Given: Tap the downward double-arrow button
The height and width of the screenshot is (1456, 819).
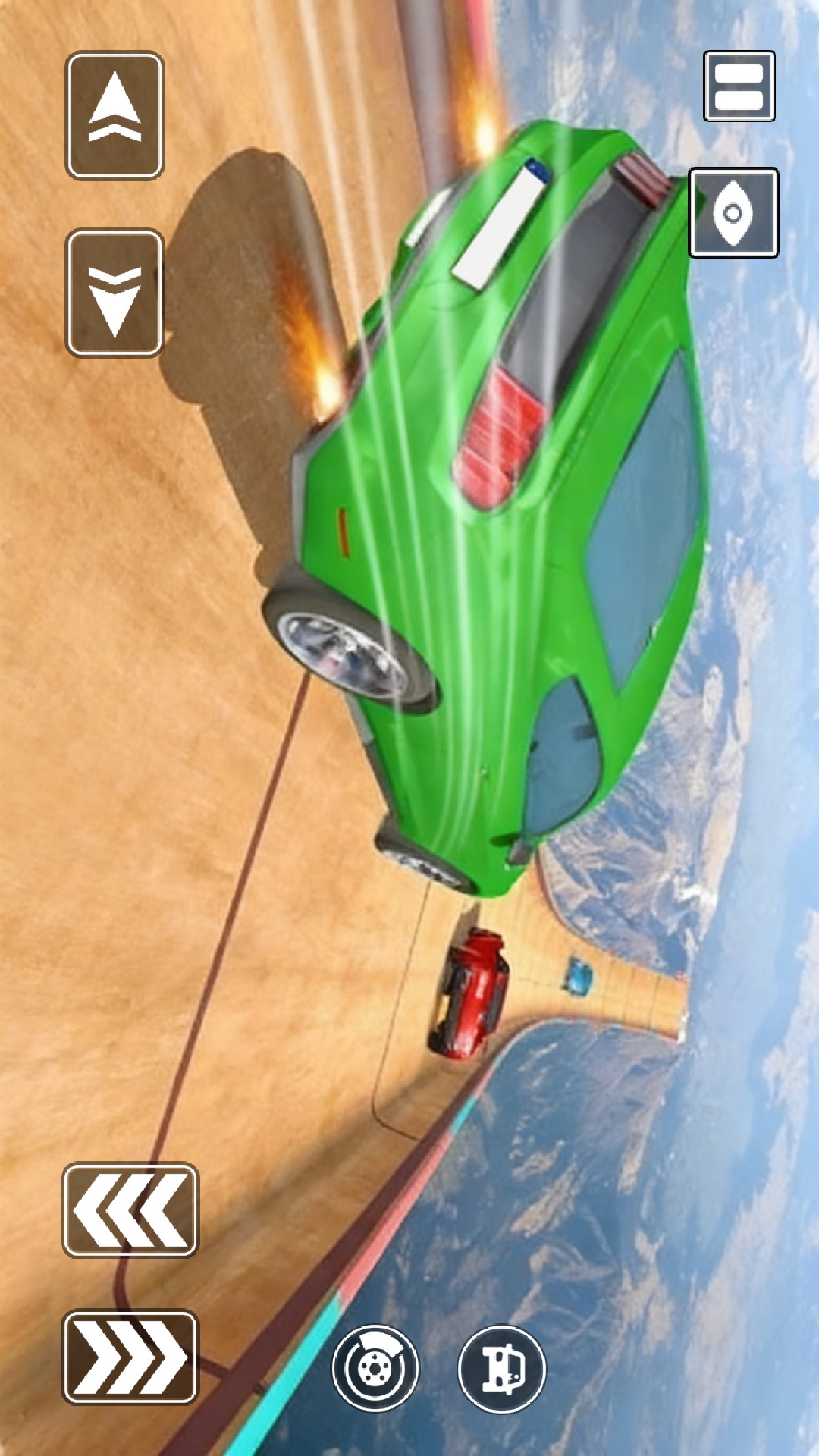Looking at the screenshot, I should [115, 293].
